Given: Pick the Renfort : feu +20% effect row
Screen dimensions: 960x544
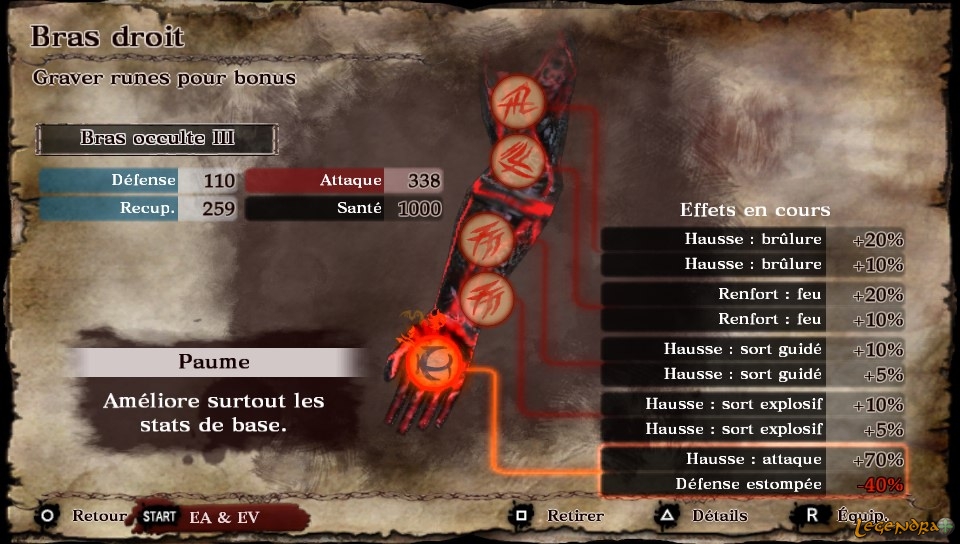Looking at the screenshot, I should [x=752, y=294].
